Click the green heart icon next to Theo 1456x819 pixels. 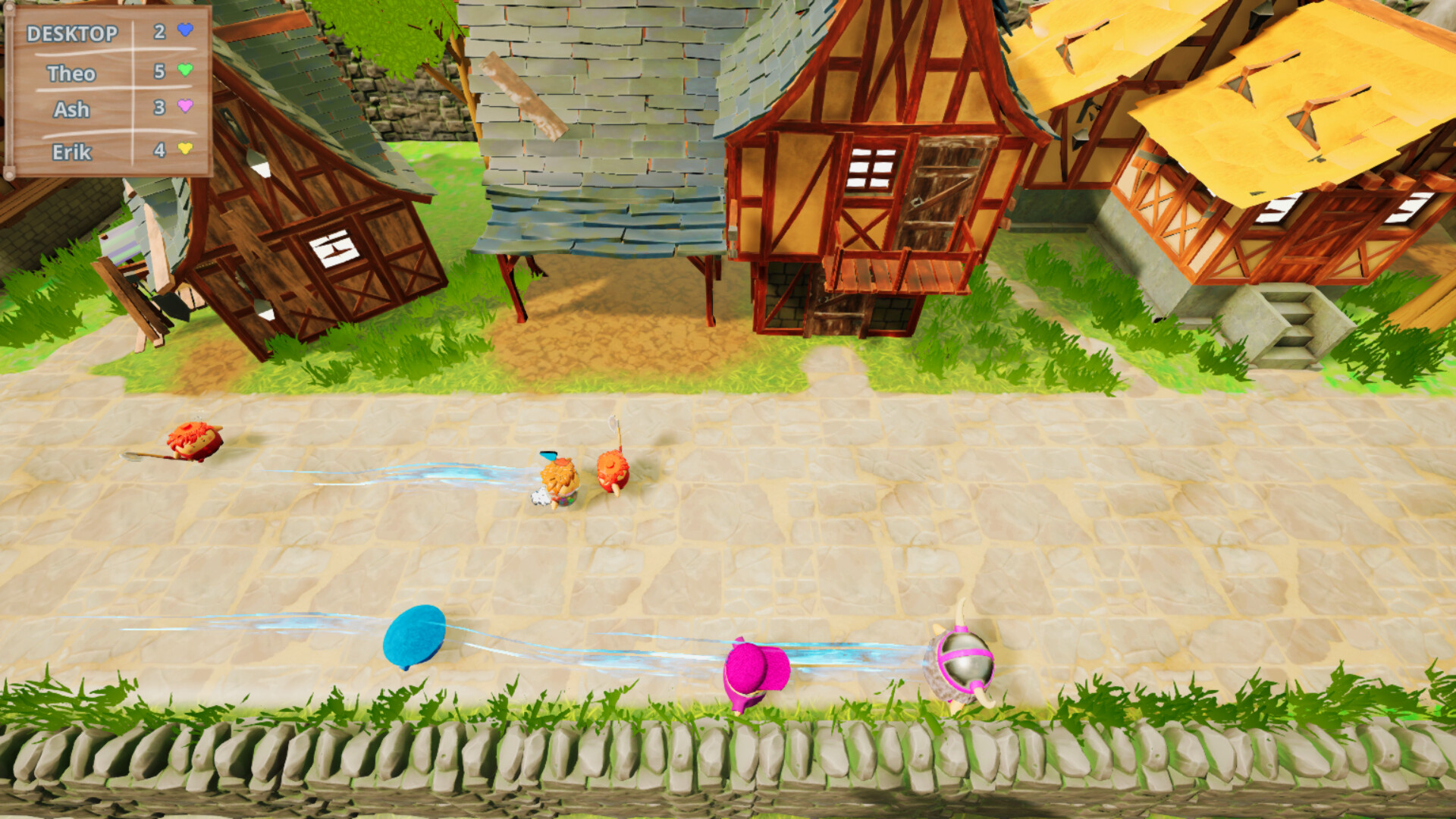click(x=185, y=71)
